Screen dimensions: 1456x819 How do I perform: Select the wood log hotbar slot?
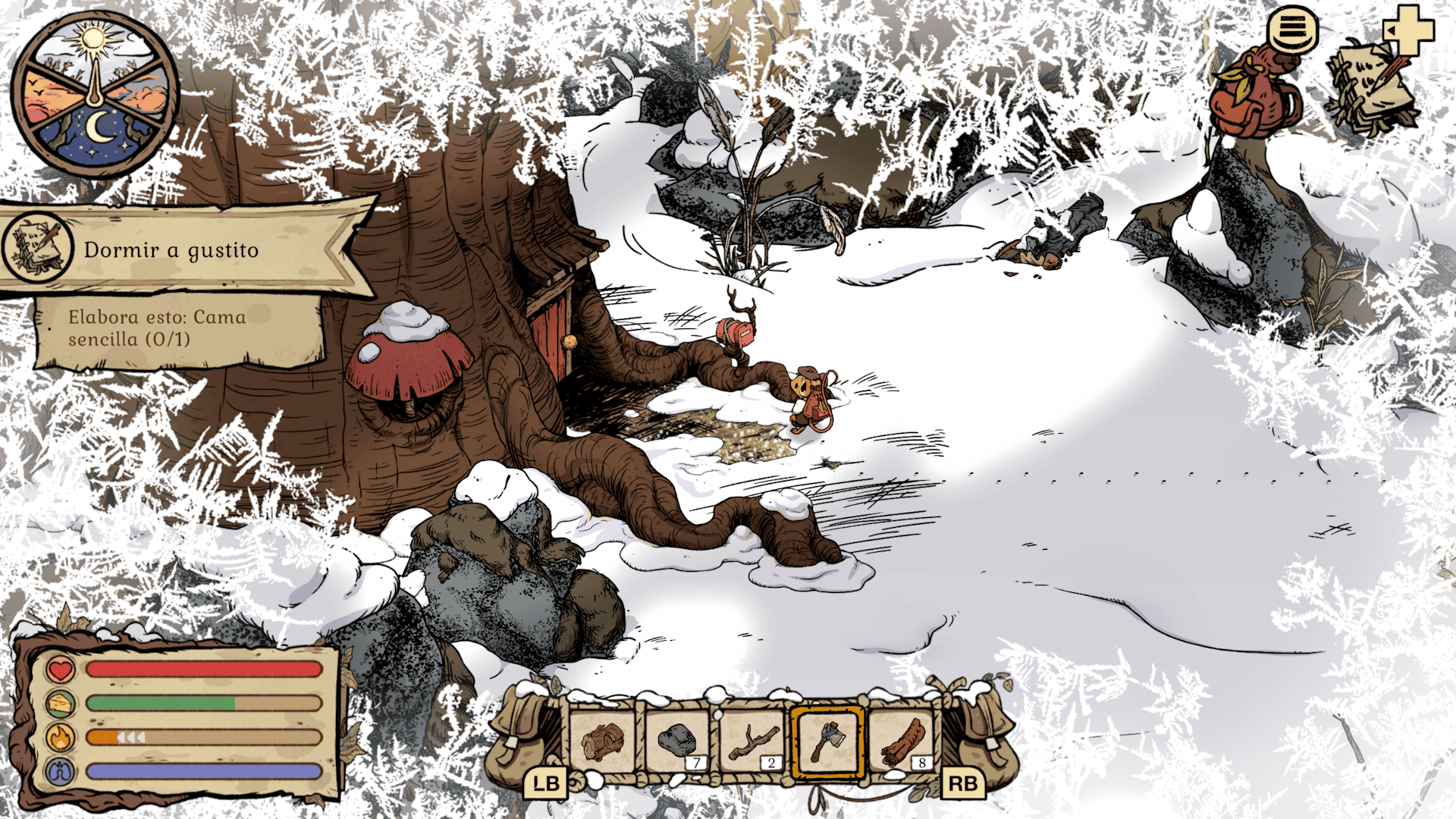click(x=602, y=741)
